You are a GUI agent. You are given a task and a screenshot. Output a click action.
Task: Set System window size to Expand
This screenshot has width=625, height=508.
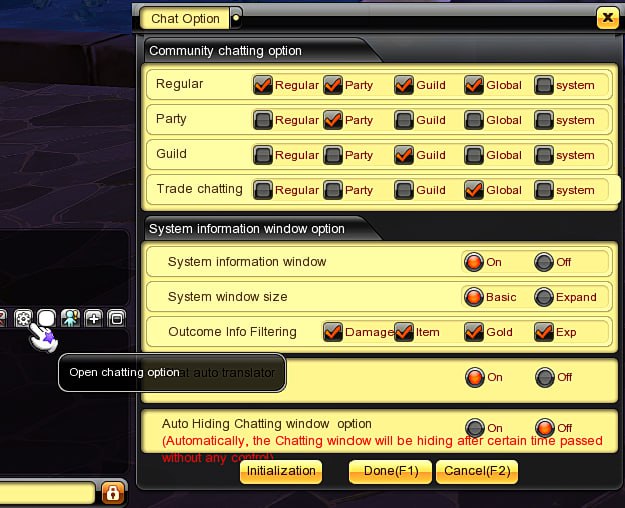[x=544, y=297]
